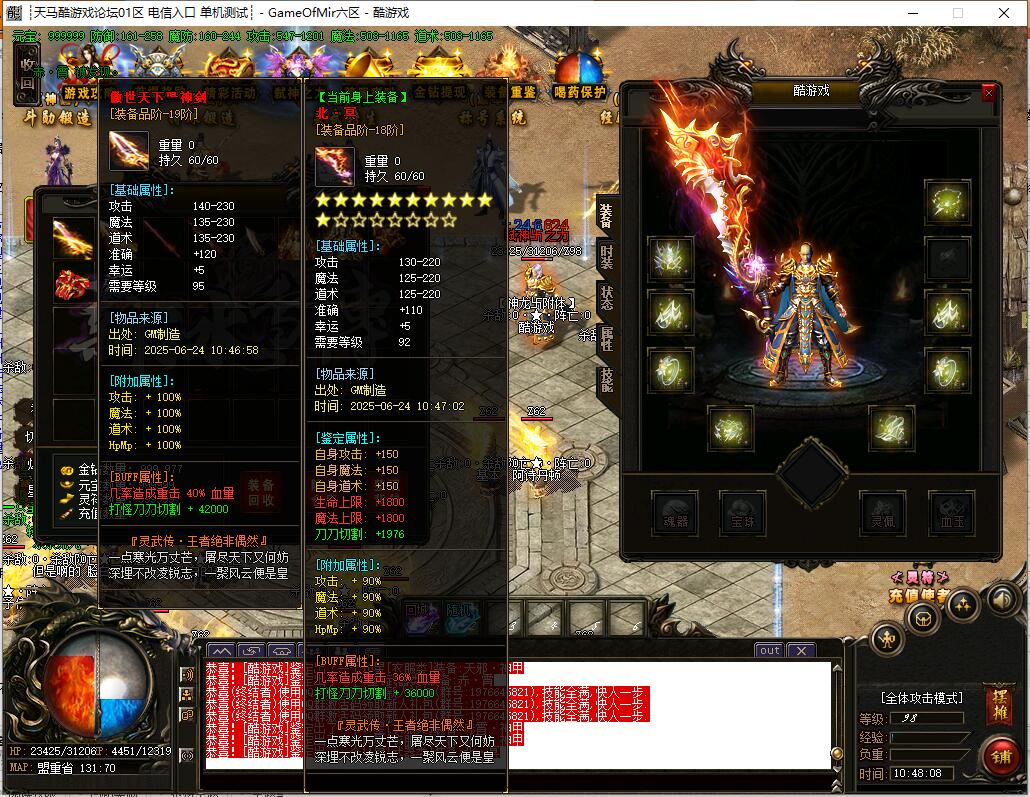Select the 宝珠 equipment slot
The image size is (1030, 797).
point(742,513)
